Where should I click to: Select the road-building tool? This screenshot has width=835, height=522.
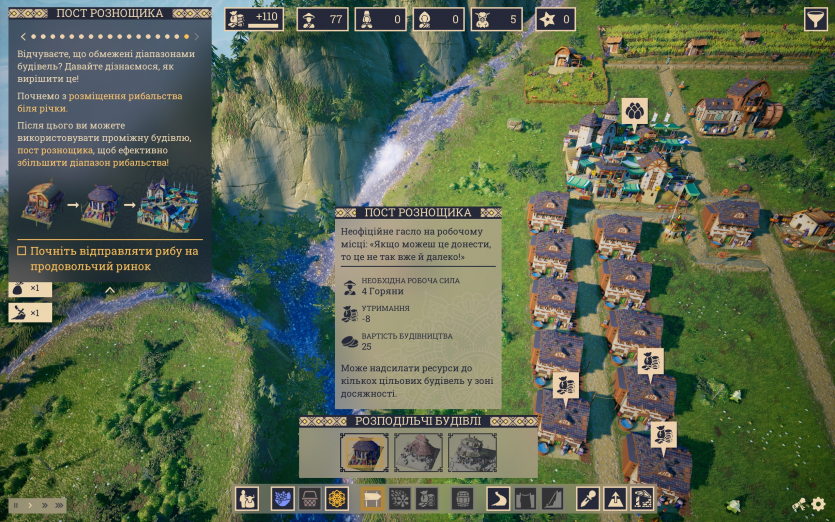498,498
